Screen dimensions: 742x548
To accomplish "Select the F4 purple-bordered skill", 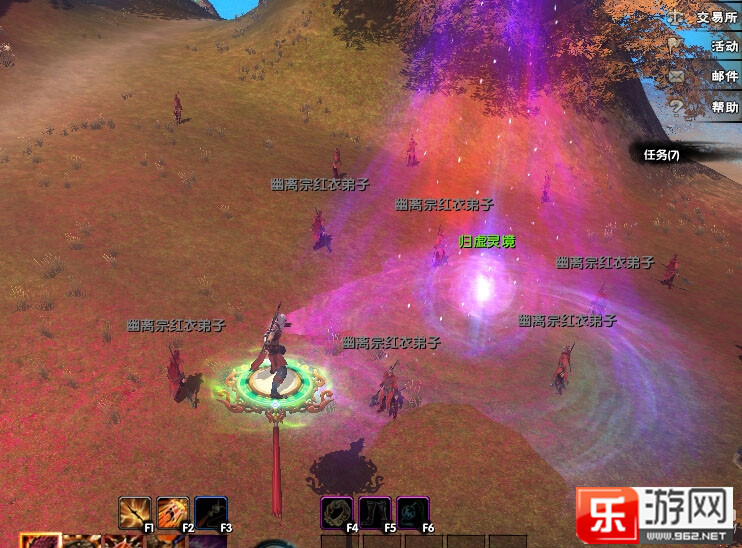I will tap(337, 512).
